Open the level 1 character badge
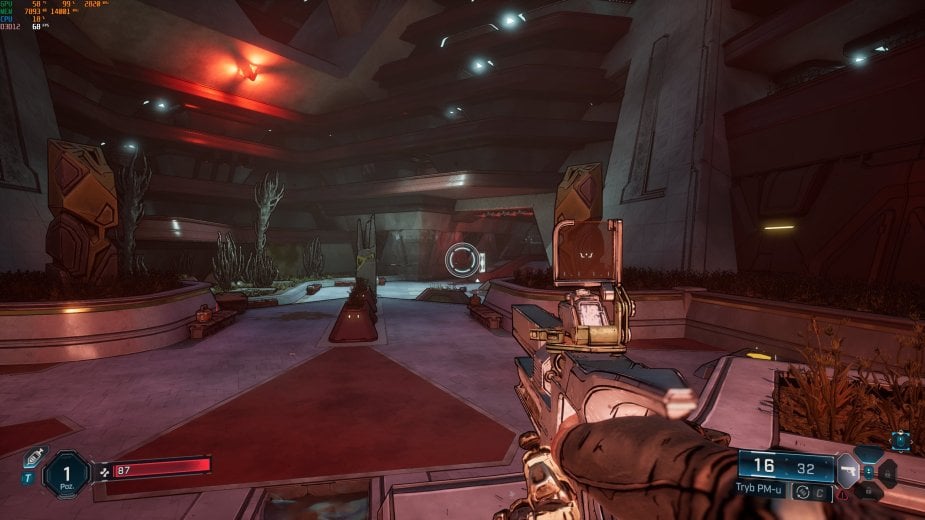Image resolution: width=925 pixels, height=520 pixels. click(x=67, y=472)
